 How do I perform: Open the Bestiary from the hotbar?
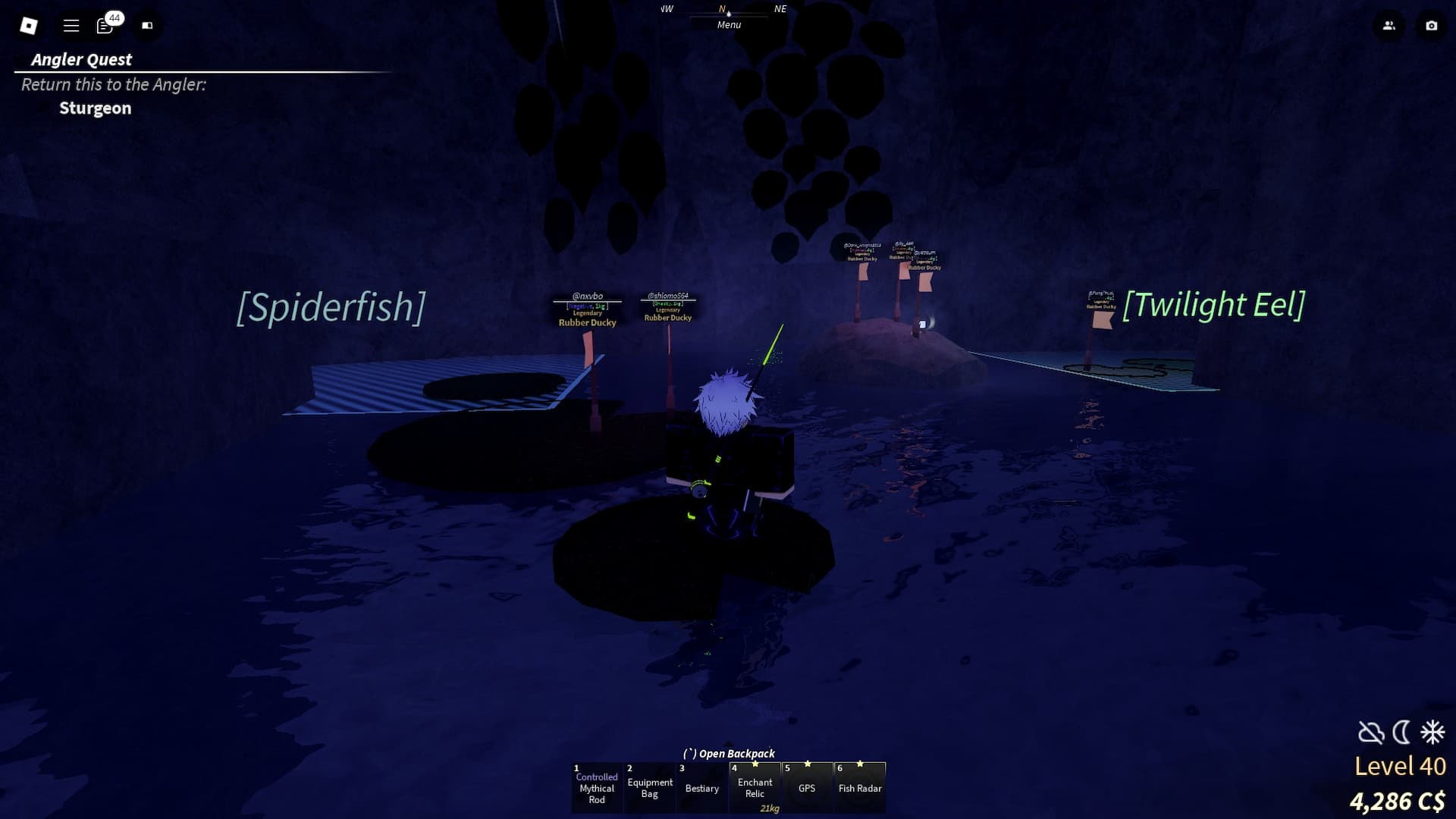pyautogui.click(x=701, y=788)
